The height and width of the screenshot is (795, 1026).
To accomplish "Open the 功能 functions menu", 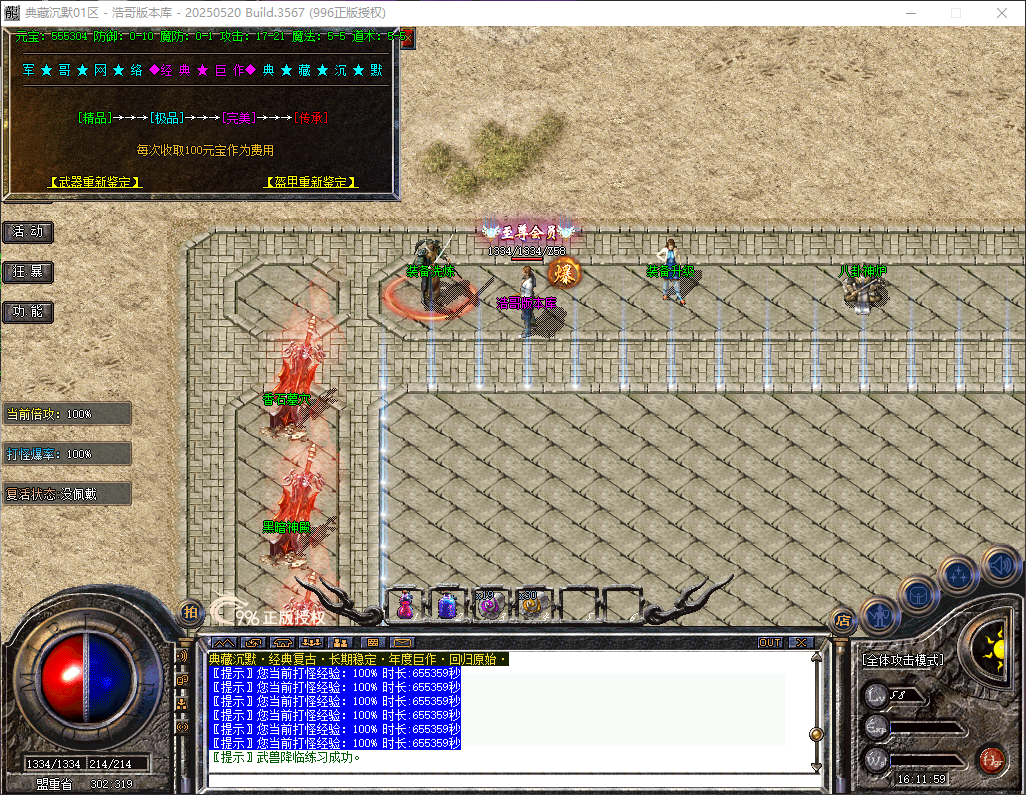I will click(x=28, y=312).
